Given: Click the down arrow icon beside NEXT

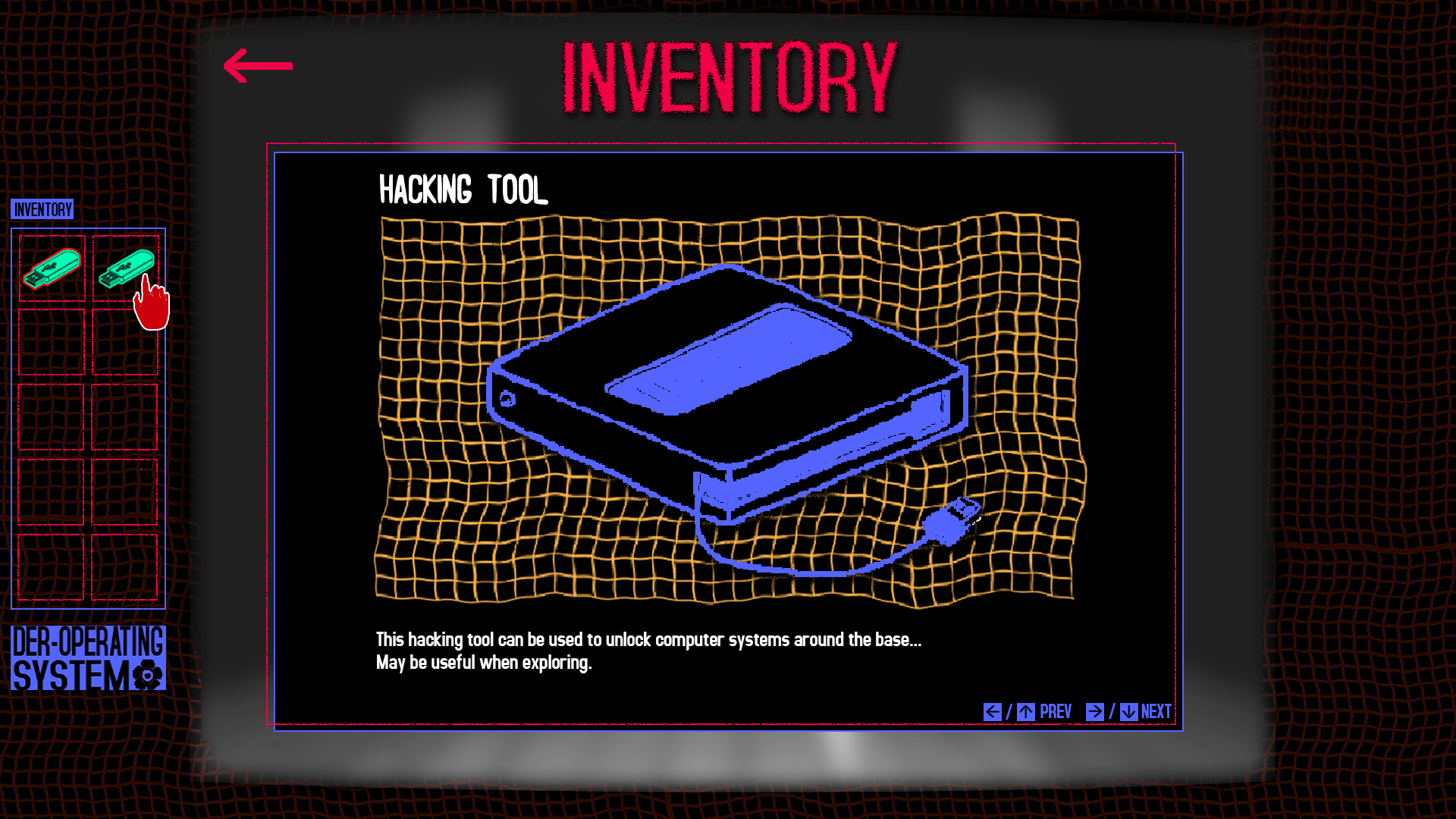Looking at the screenshot, I should (x=1129, y=711).
